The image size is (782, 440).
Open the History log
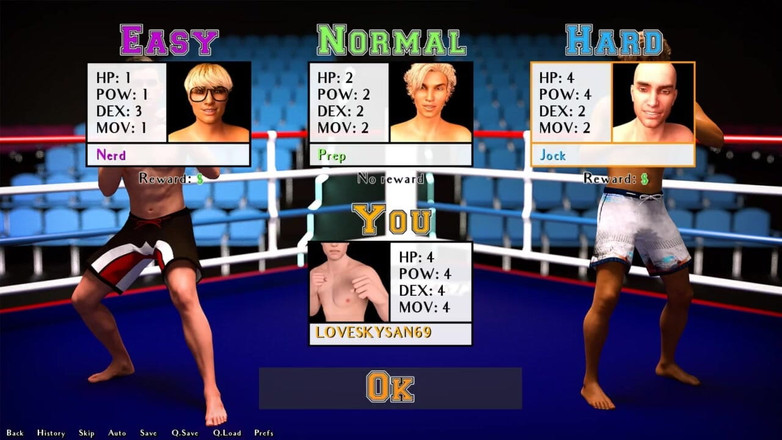point(51,433)
